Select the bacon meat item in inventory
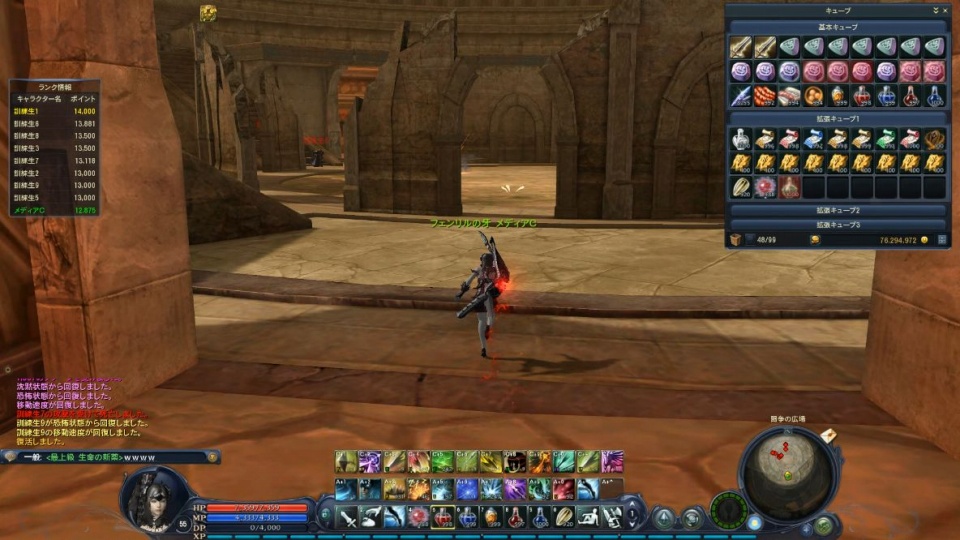This screenshot has height=540, width=960. 789,95
